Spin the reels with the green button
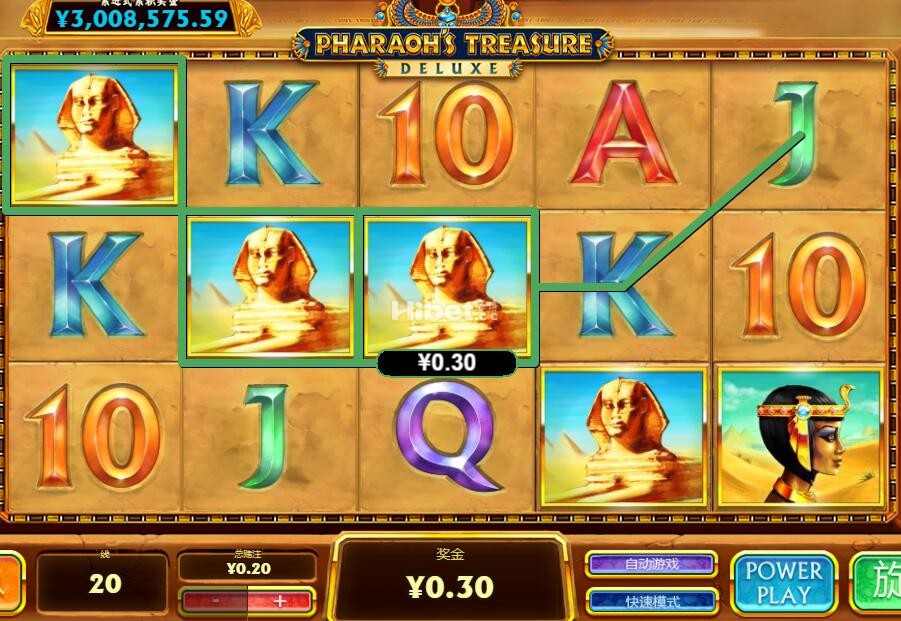Viewport: 901px width, 621px height. click(878, 583)
